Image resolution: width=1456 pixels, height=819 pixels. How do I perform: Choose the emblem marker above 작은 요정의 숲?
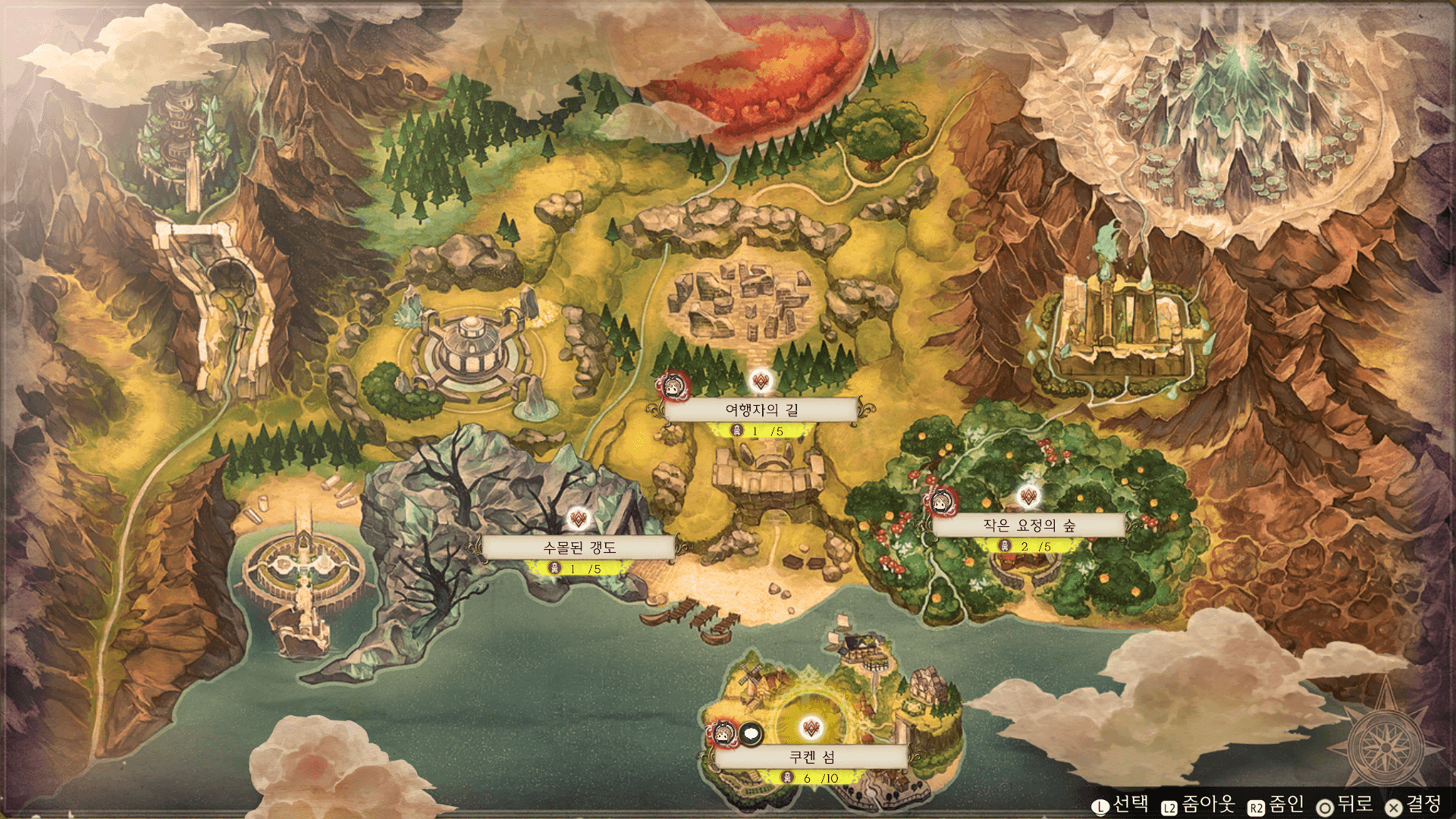(x=1028, y=497)
